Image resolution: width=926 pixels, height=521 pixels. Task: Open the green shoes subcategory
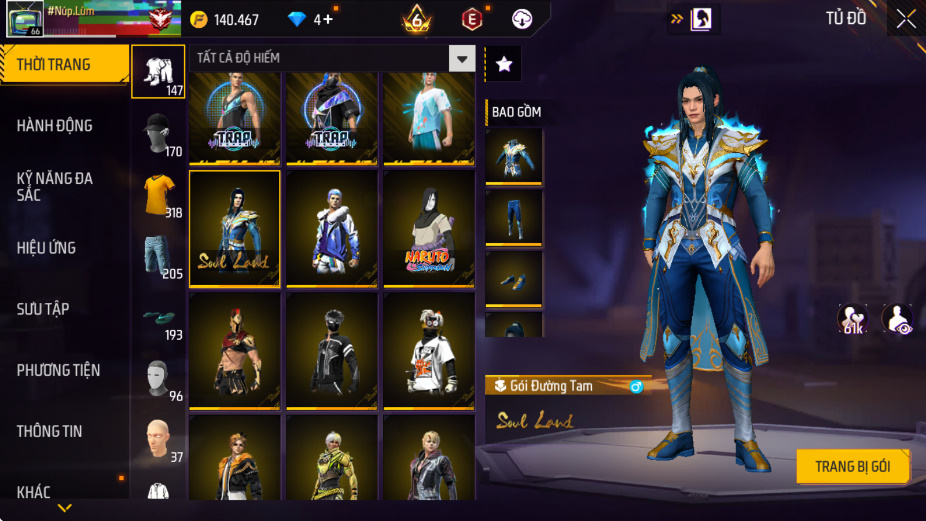point(158,318)
